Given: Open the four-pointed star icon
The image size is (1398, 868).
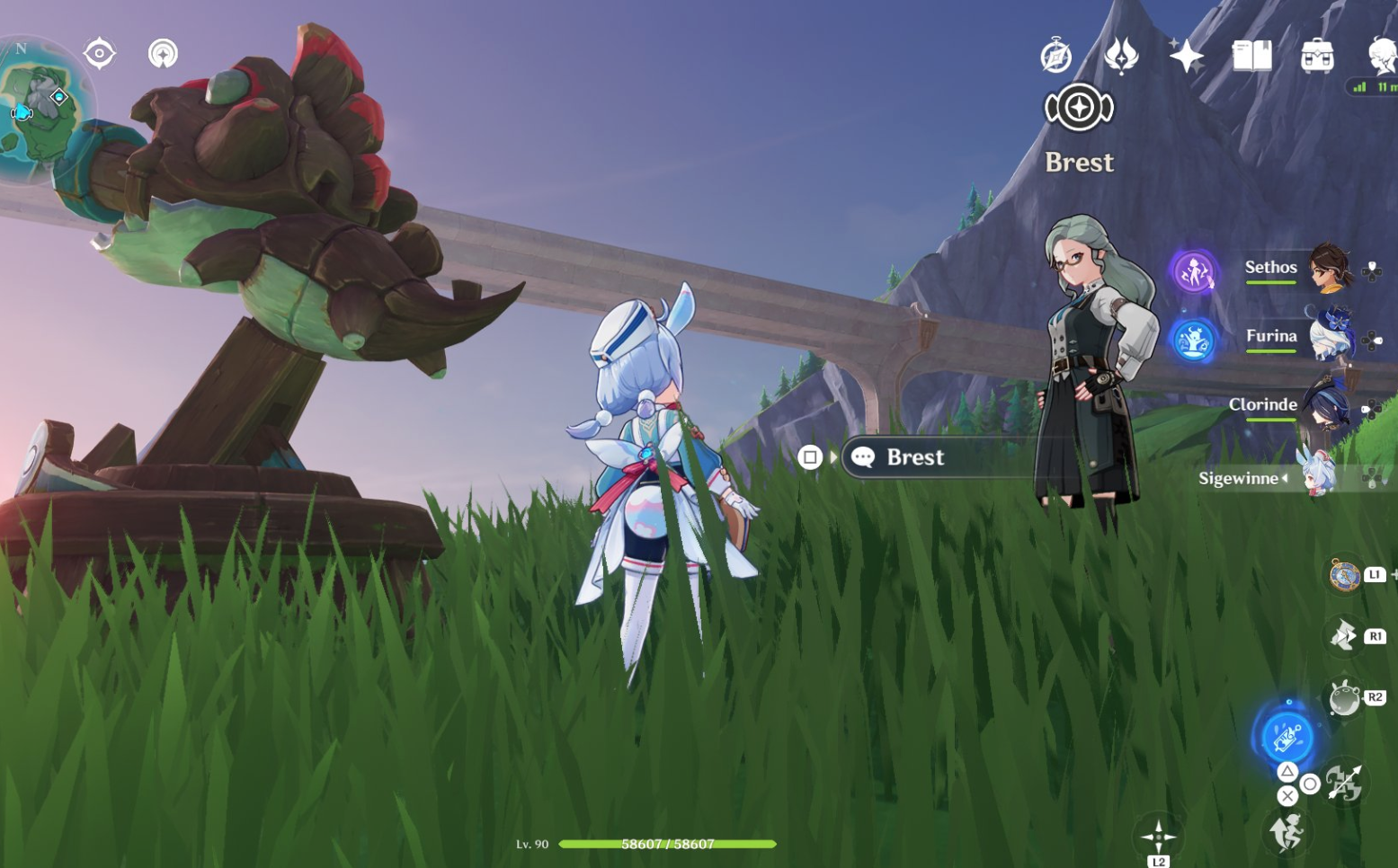Looking at the screenshot, I should pos(1187,56).
